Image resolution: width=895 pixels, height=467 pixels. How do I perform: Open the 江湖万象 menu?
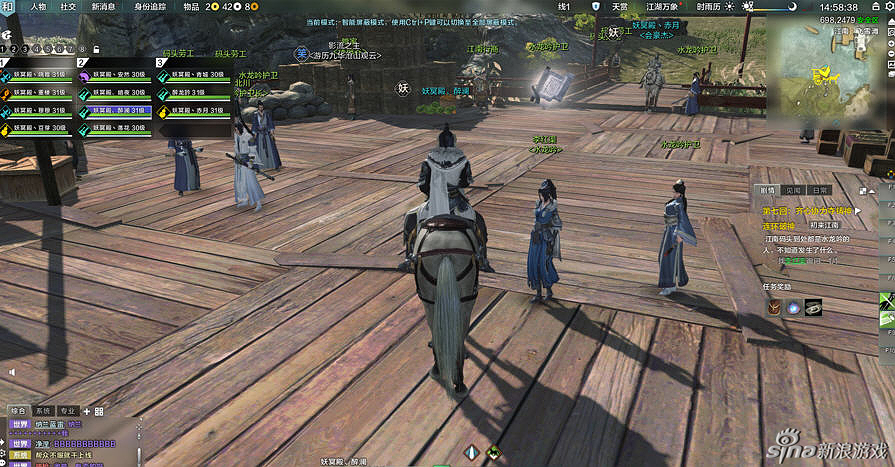tap(663, 6)
